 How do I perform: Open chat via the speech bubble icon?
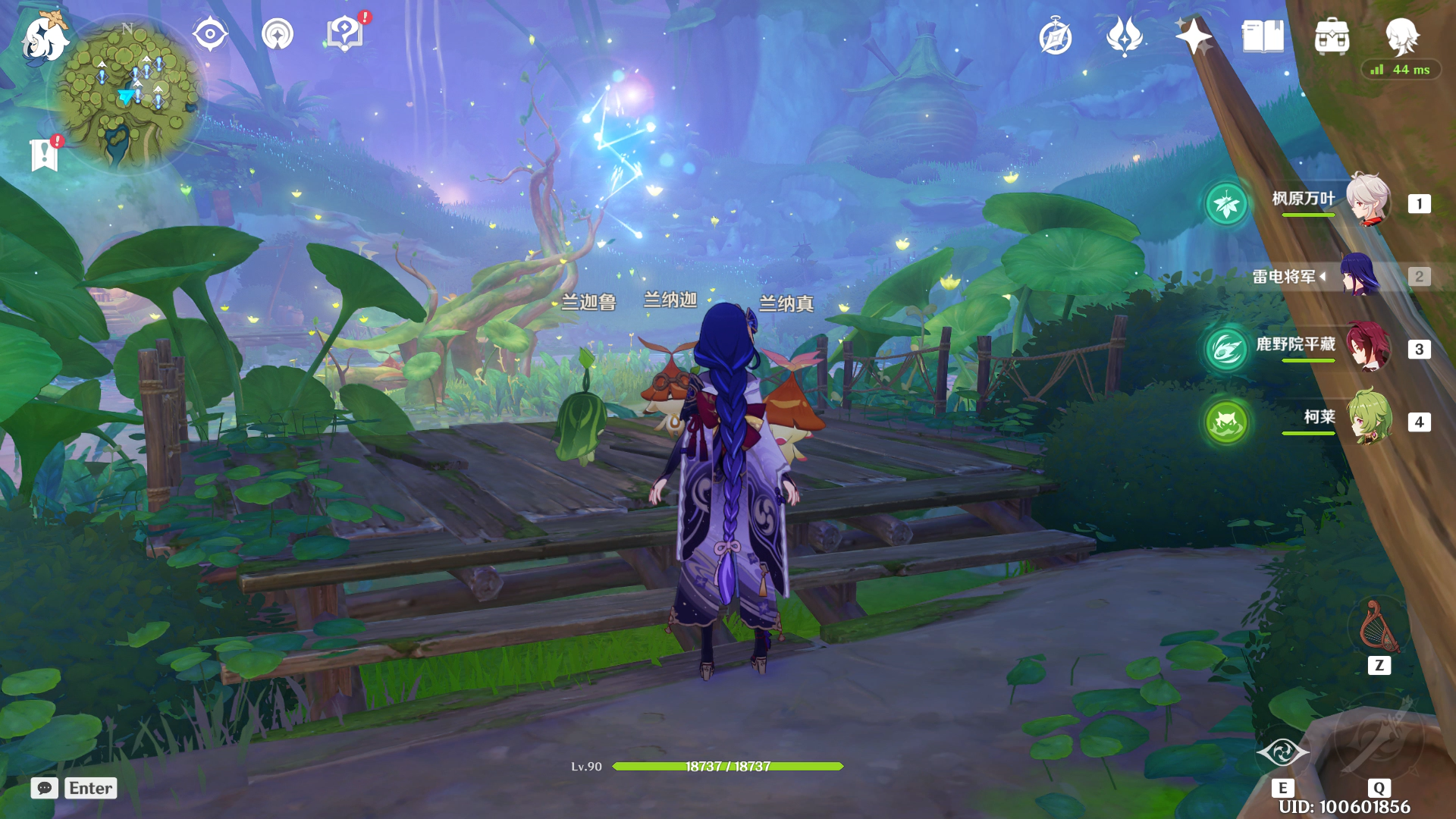pos(45,788)
